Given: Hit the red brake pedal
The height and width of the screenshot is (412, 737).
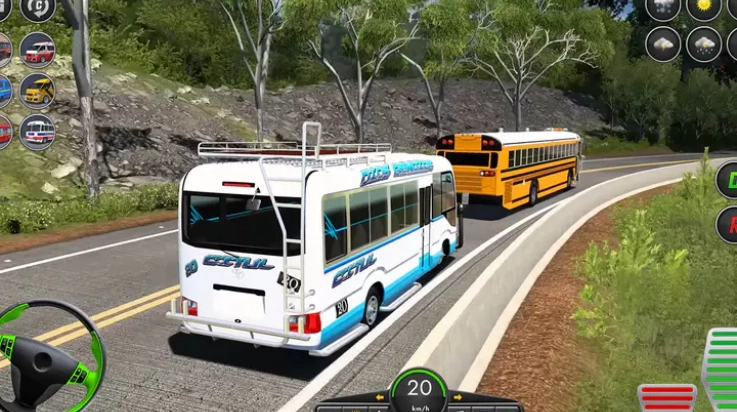Looking at the screenshot, I should [667, 398].
